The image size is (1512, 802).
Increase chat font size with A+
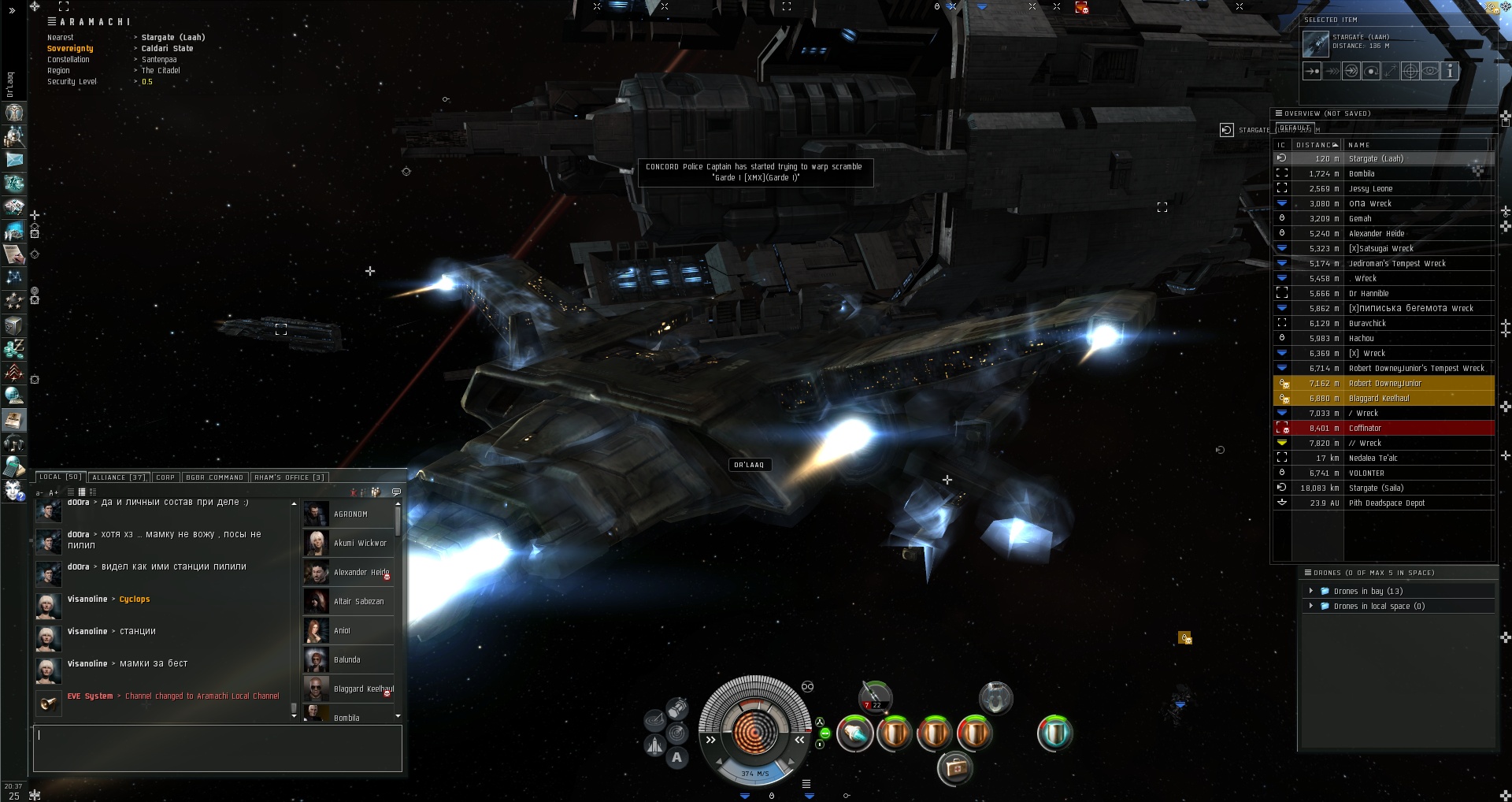coord(54,493)
